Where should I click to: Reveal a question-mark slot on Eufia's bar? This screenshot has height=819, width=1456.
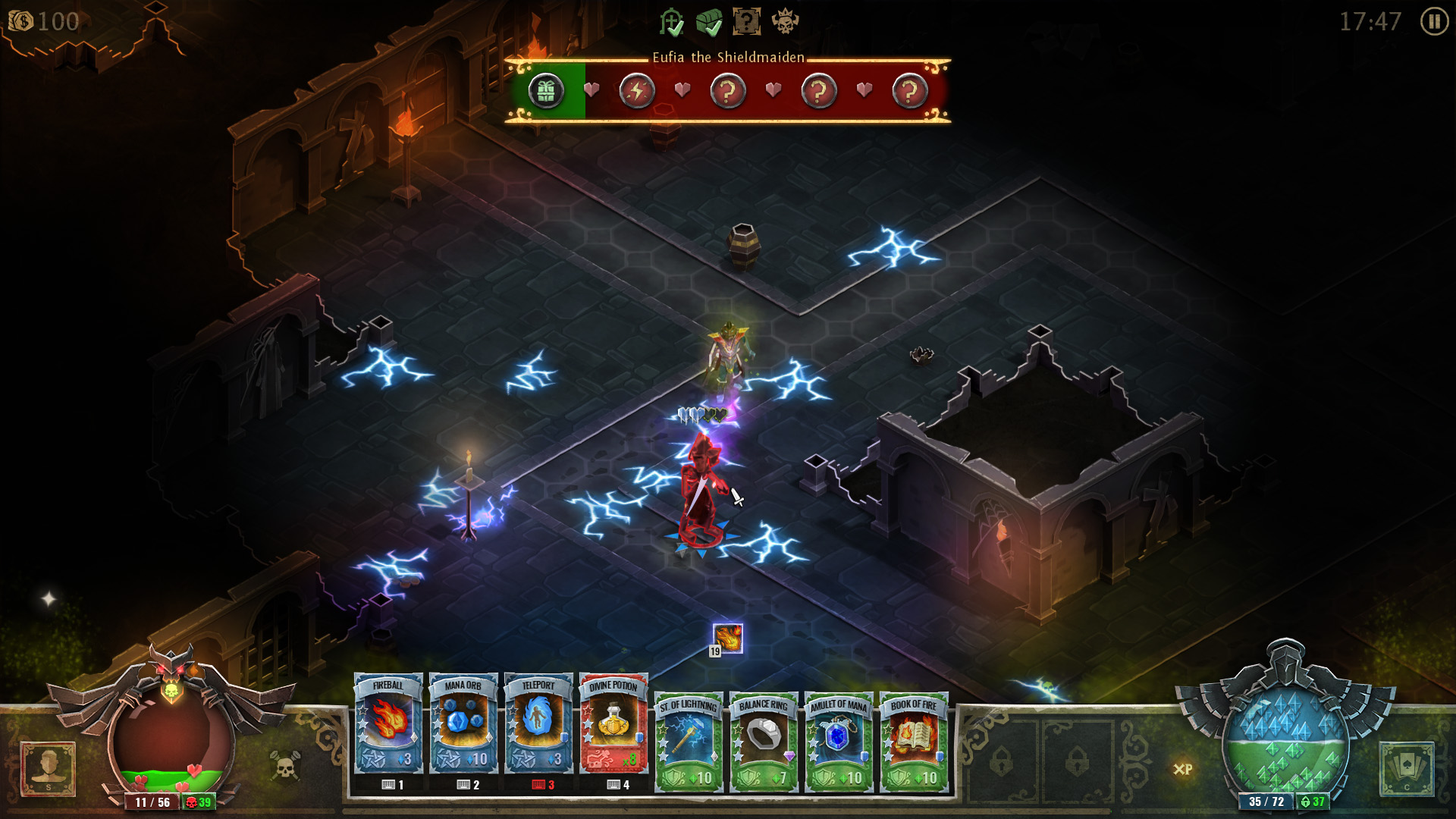tap(728, 89)
